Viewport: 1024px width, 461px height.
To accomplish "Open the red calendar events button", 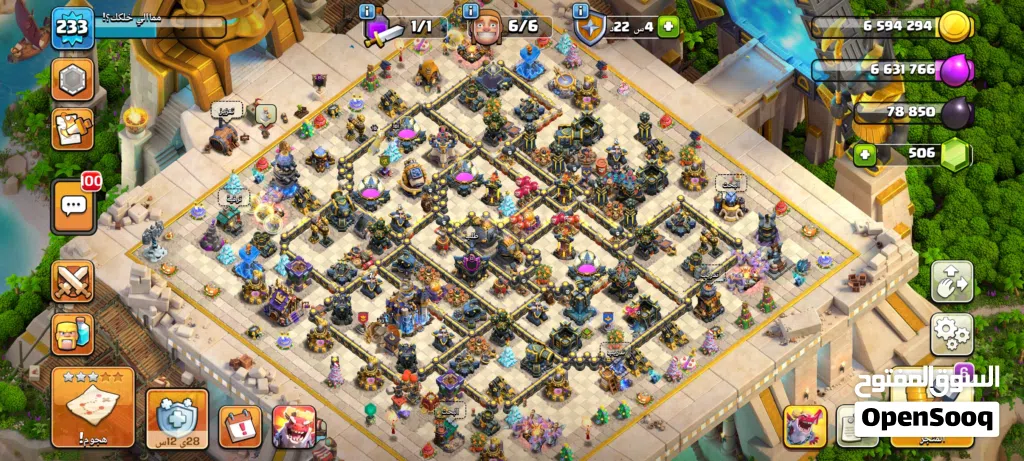I will pyautogui.click(x=240, y=426).
